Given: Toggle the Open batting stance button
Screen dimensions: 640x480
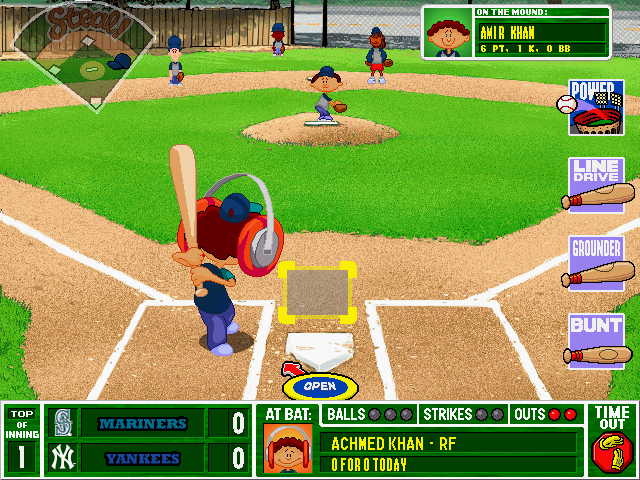Looking at the screenshot, I should (x=319, y=386).
